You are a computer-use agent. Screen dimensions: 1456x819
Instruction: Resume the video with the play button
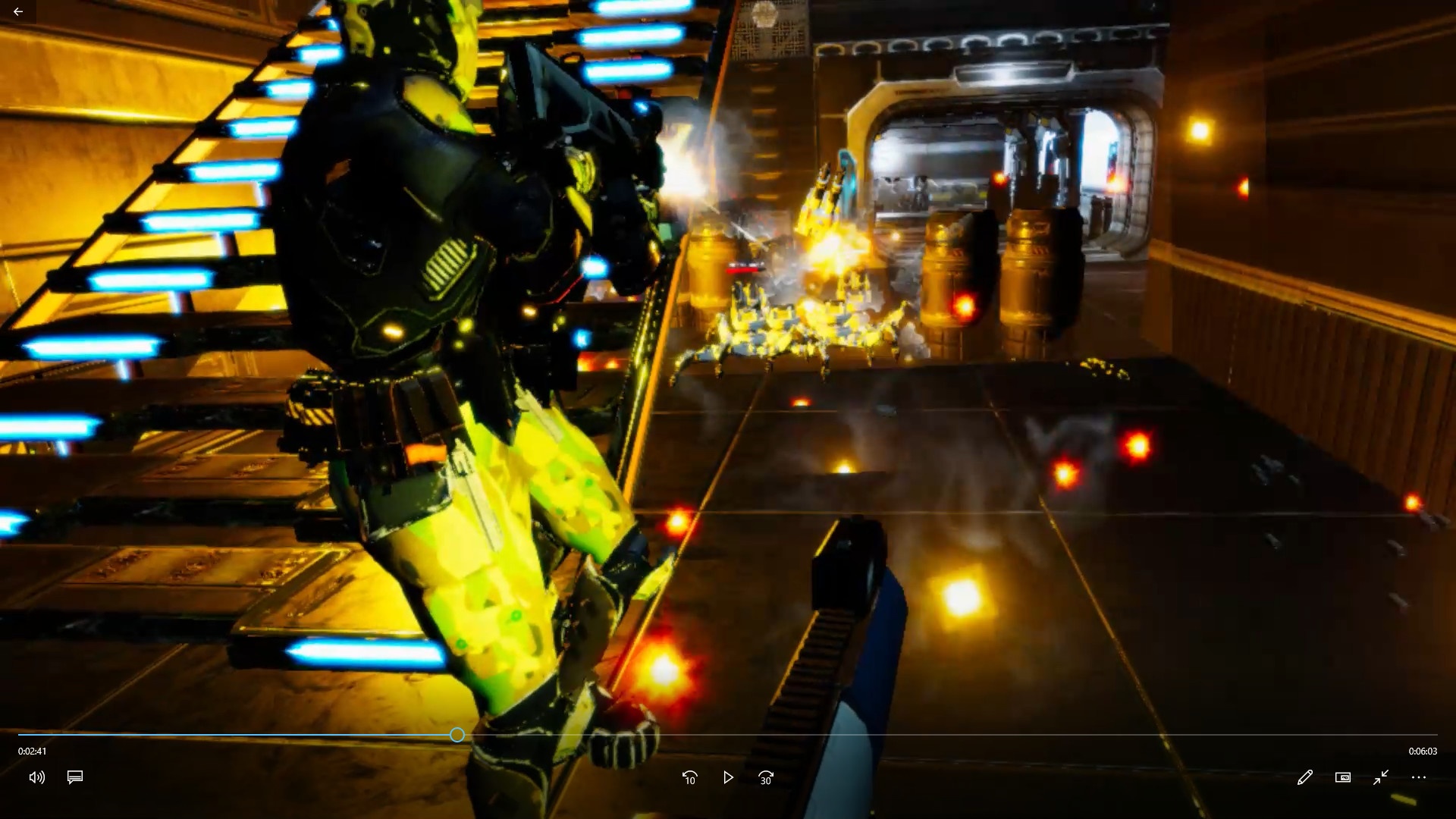pyautogui.click(x=728, y=777)
